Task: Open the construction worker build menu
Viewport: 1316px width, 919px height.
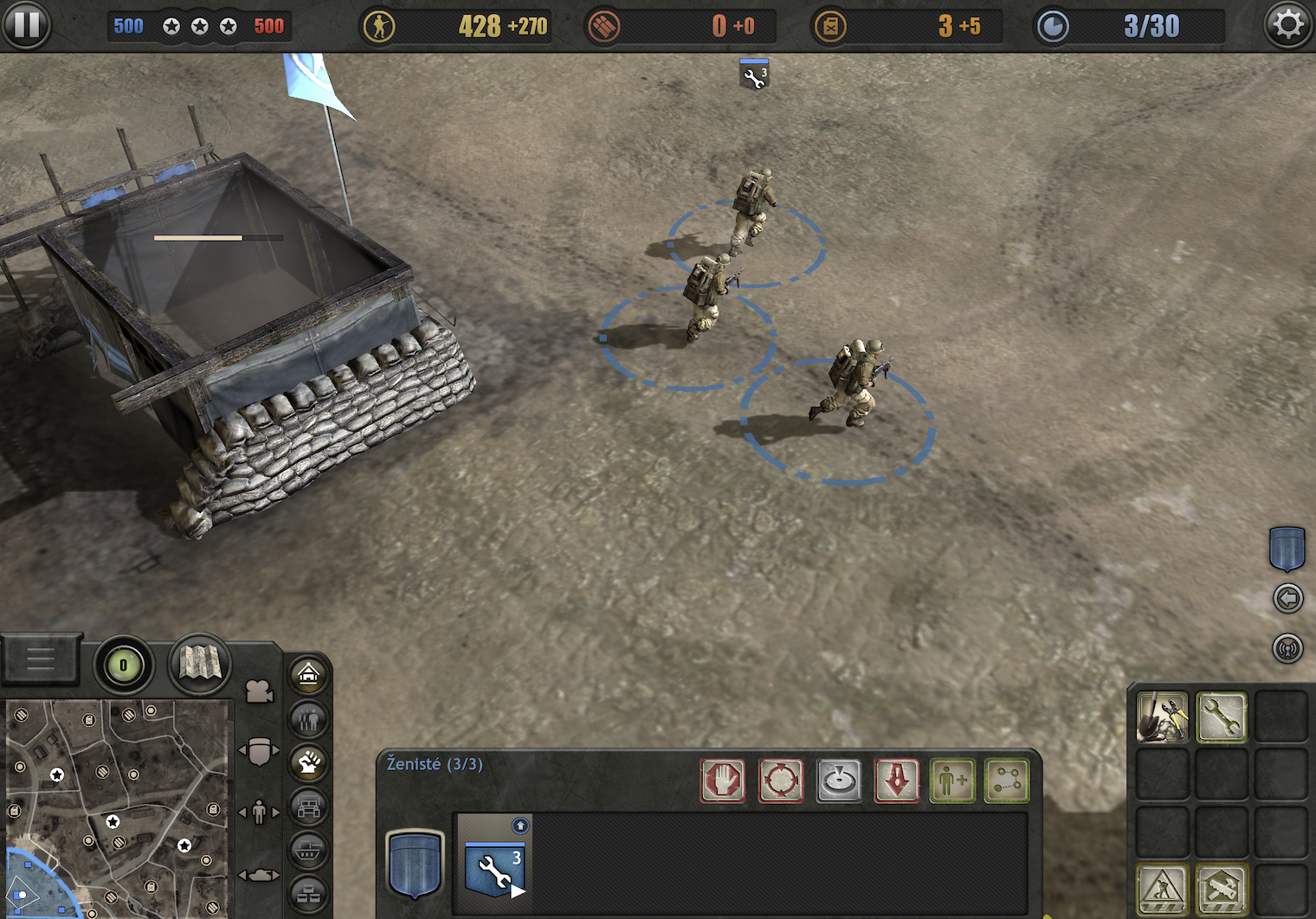Action: 1162,889
